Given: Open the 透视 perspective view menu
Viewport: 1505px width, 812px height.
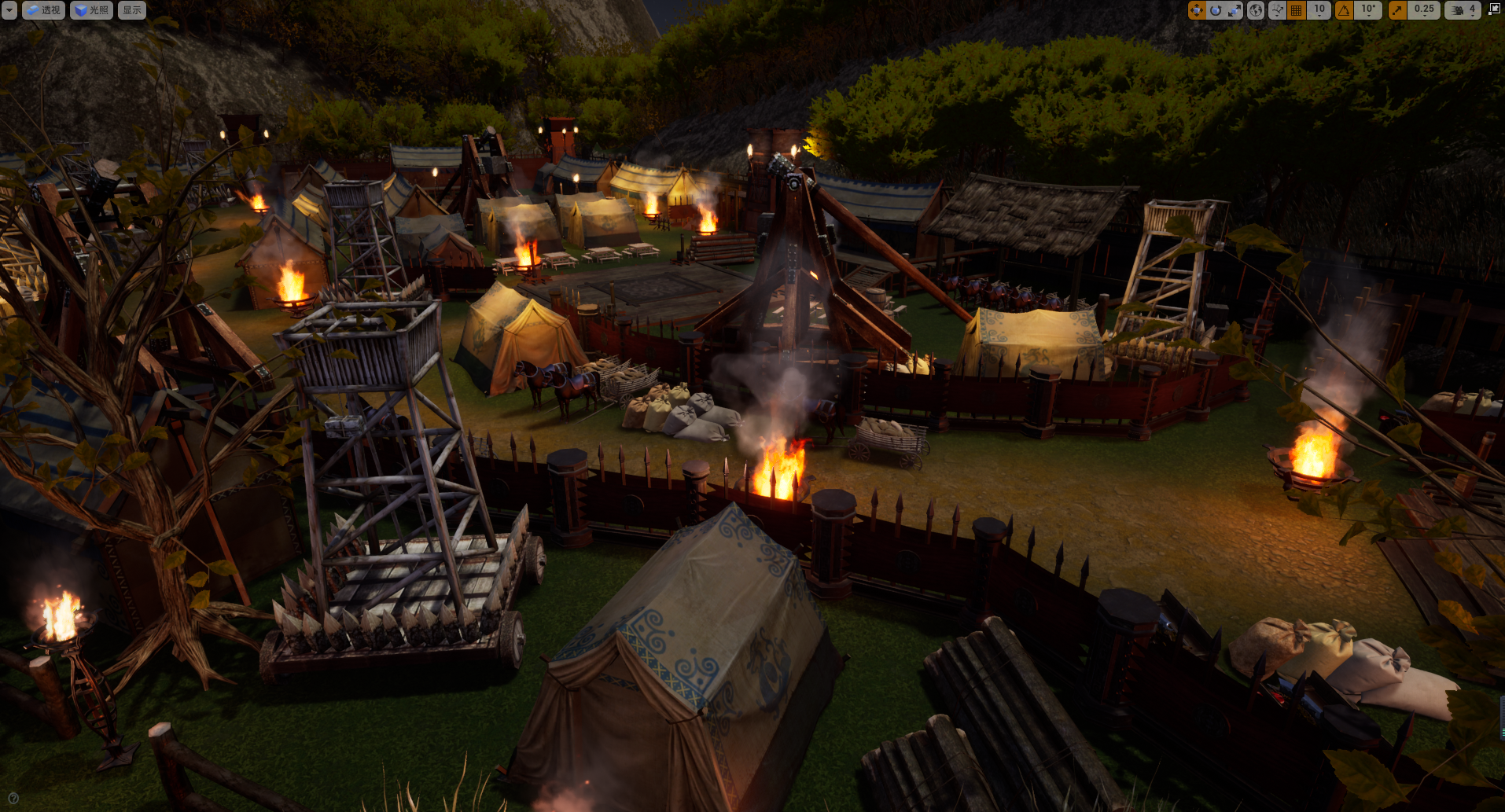Looking at the screenshot, I should [x=43, y=10].
